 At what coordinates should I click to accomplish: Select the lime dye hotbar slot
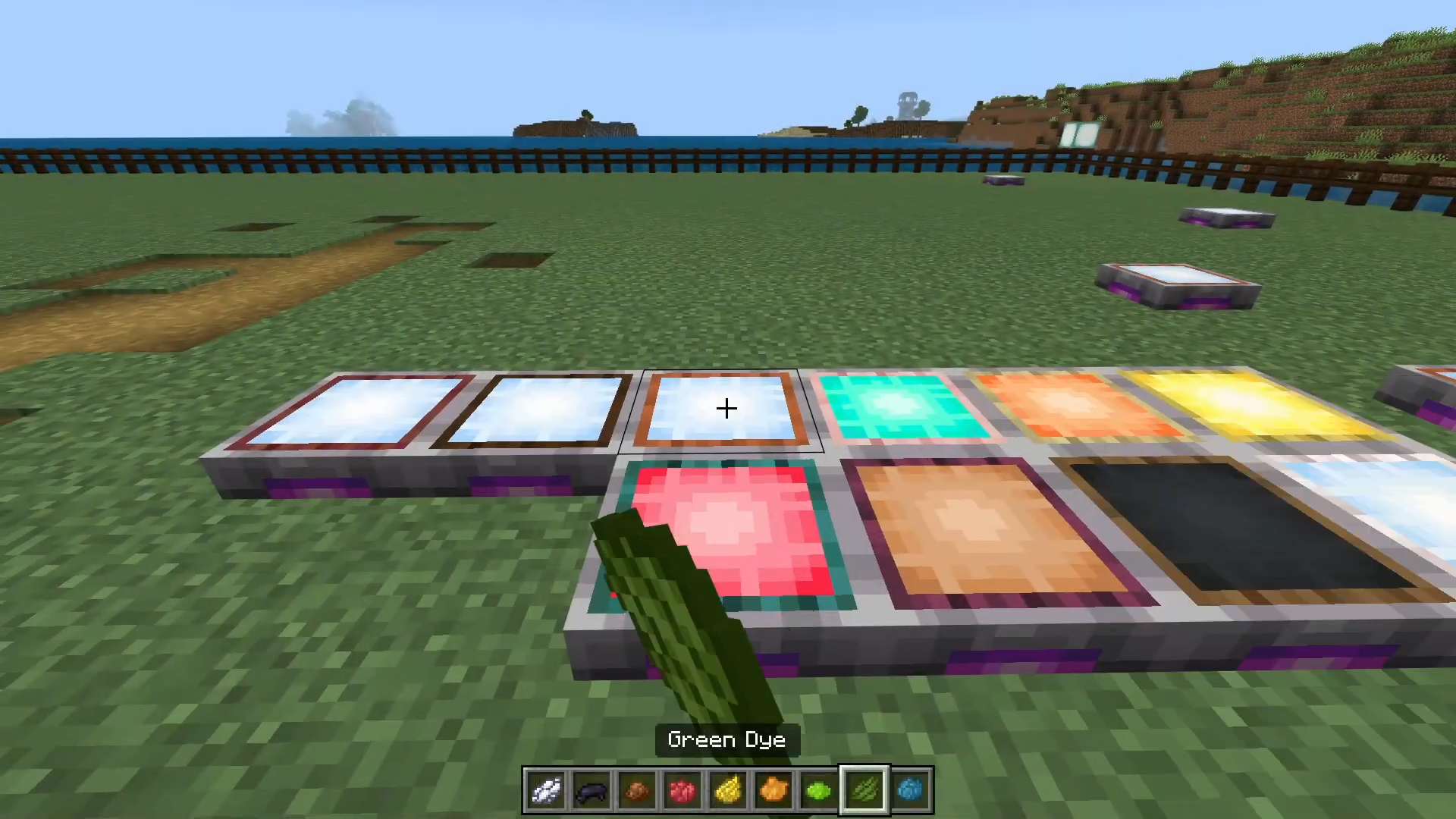click(x=819, y=791)
